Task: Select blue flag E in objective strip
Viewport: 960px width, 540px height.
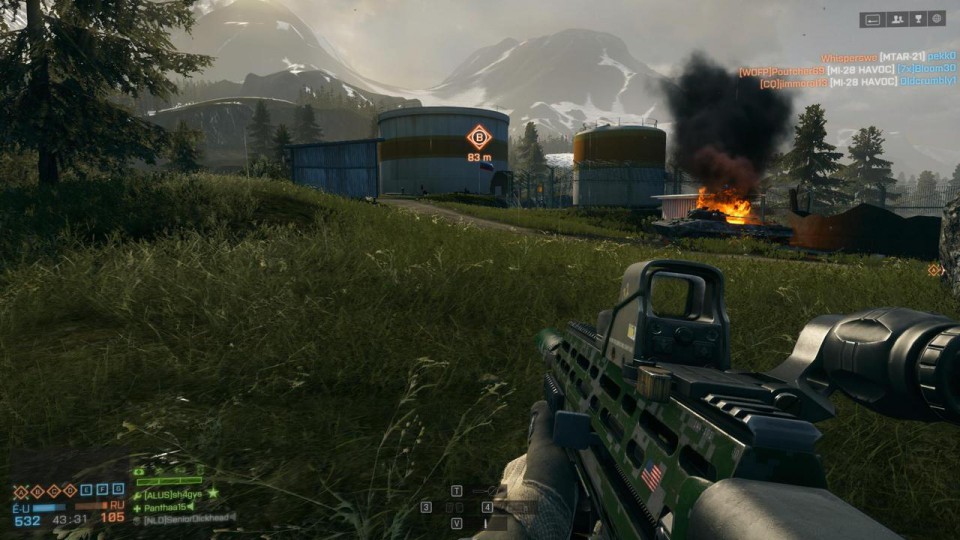Action: (x=86, y=490)
